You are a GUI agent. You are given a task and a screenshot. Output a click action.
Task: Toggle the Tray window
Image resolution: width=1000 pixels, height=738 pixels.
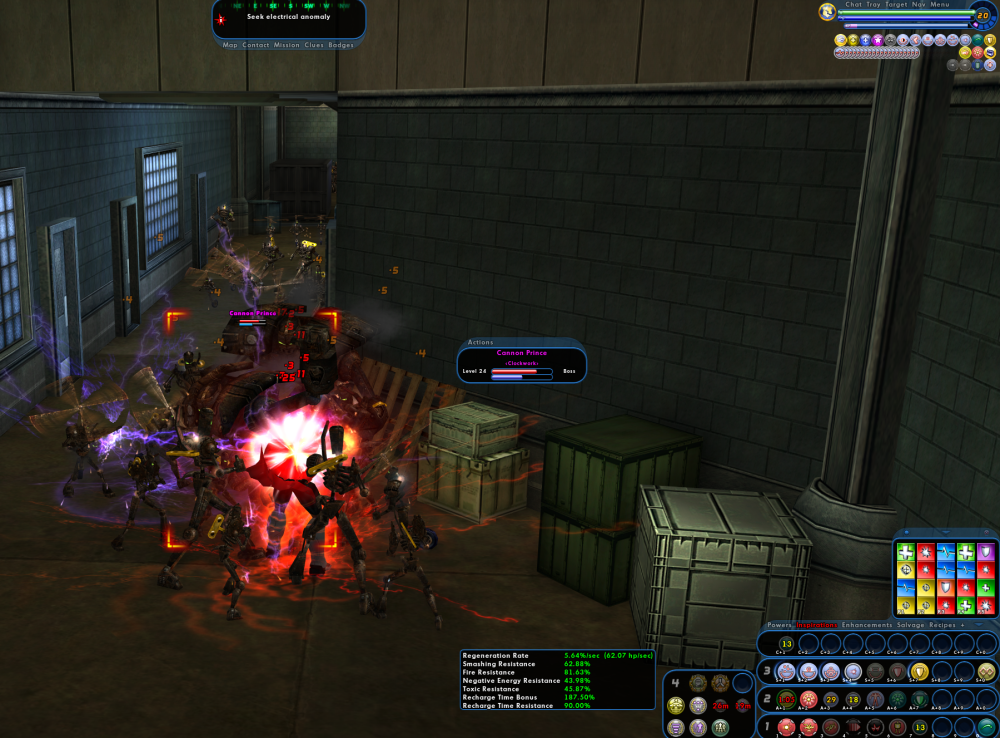click(x=874, y=5)
